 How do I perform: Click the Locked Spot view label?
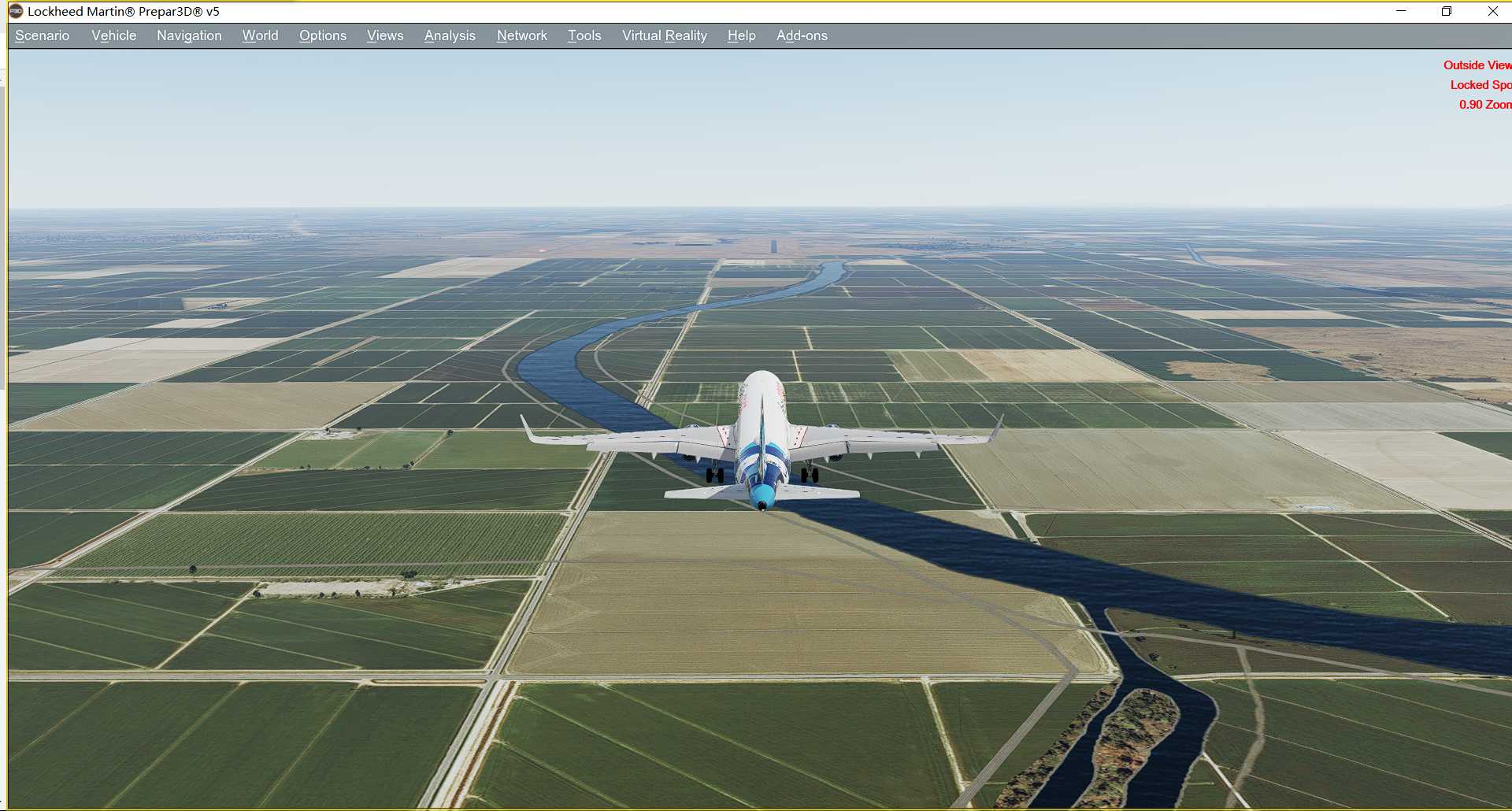[1480, 84]
